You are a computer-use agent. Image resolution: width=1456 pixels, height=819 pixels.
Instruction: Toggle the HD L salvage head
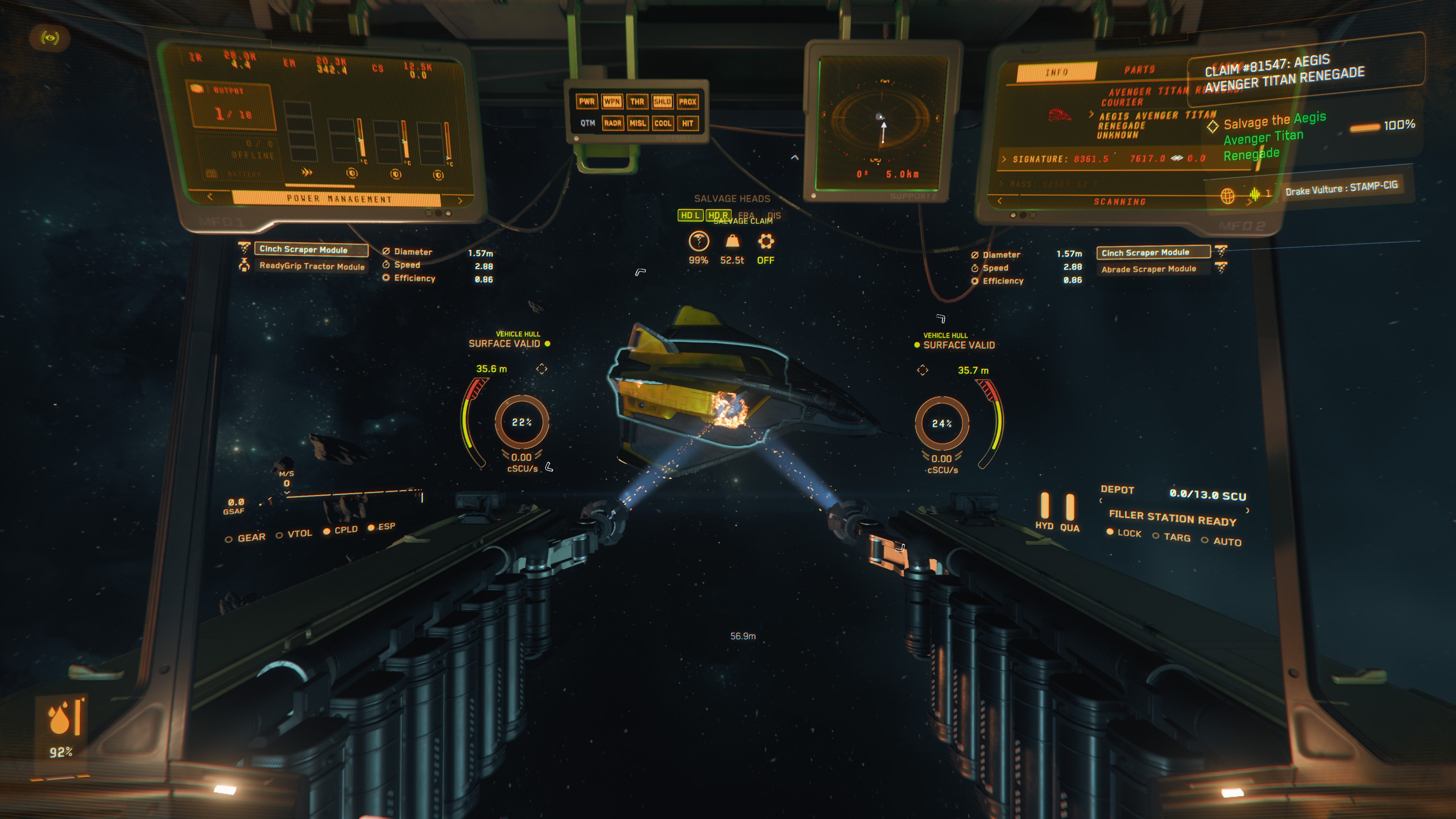pyautogui.click(x=690, y=215)
